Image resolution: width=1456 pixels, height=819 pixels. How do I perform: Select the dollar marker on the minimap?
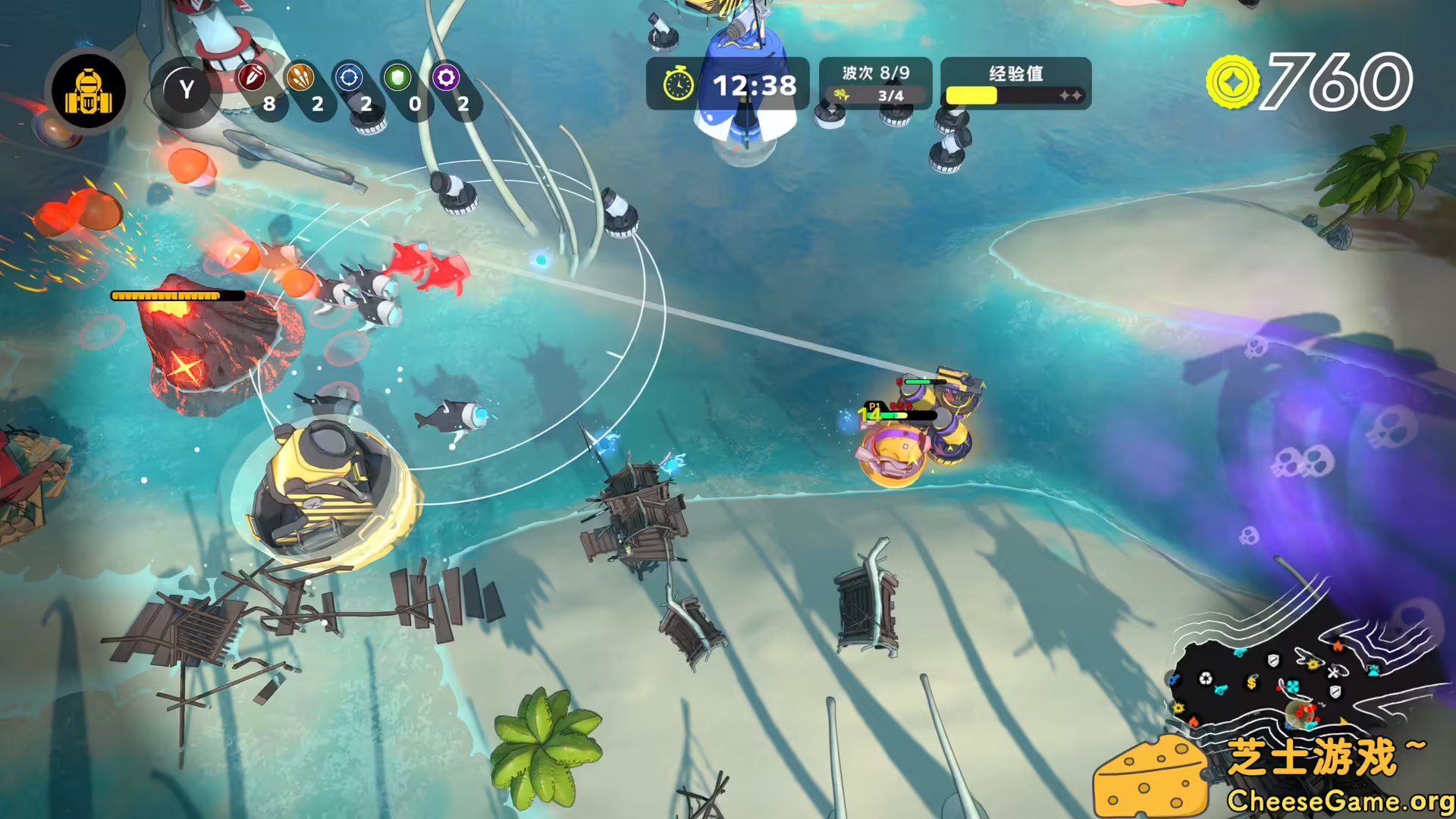[x=1251, y=682]
